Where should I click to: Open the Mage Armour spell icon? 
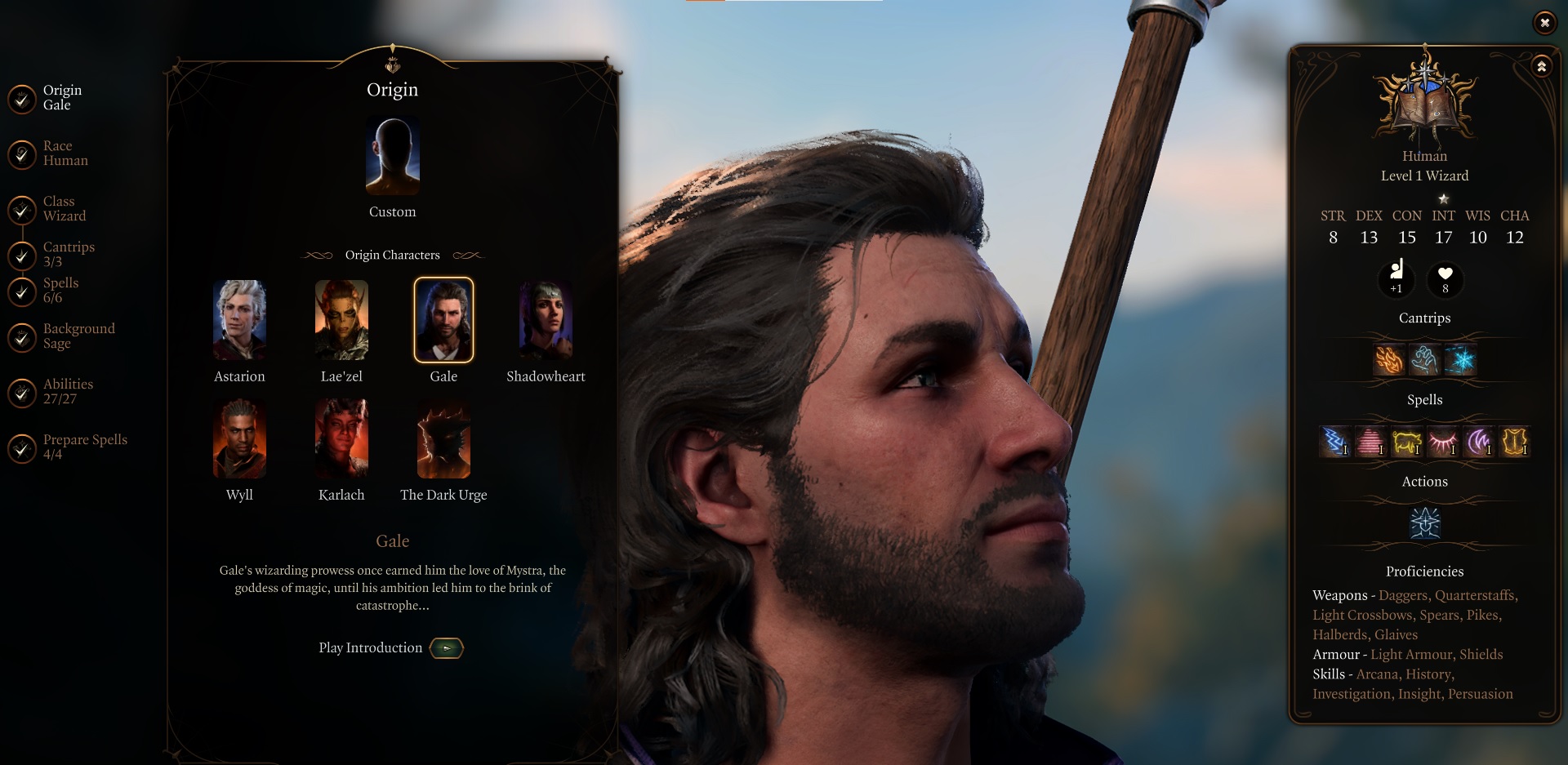click(x=1515, y=442)
